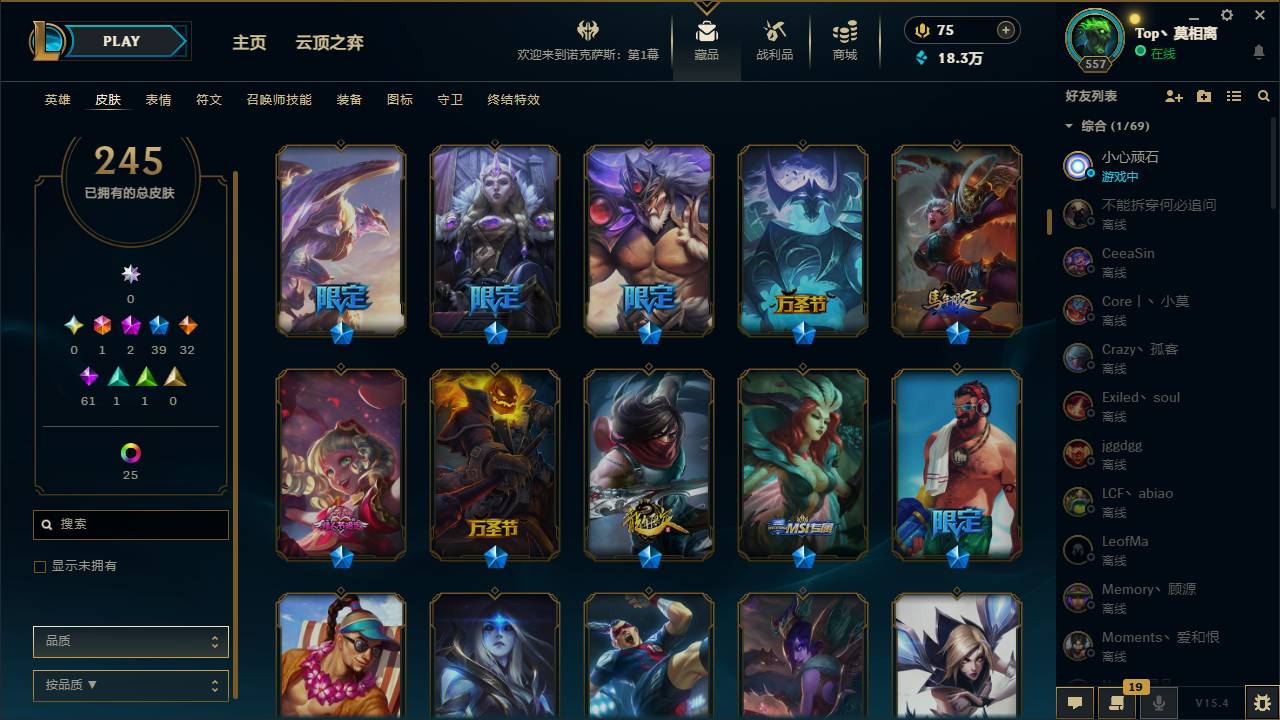The width and height of the screenshot is (1280, 720).
Task: Open the microphone voice settings icon
Action: click(x=1156, y=703)
